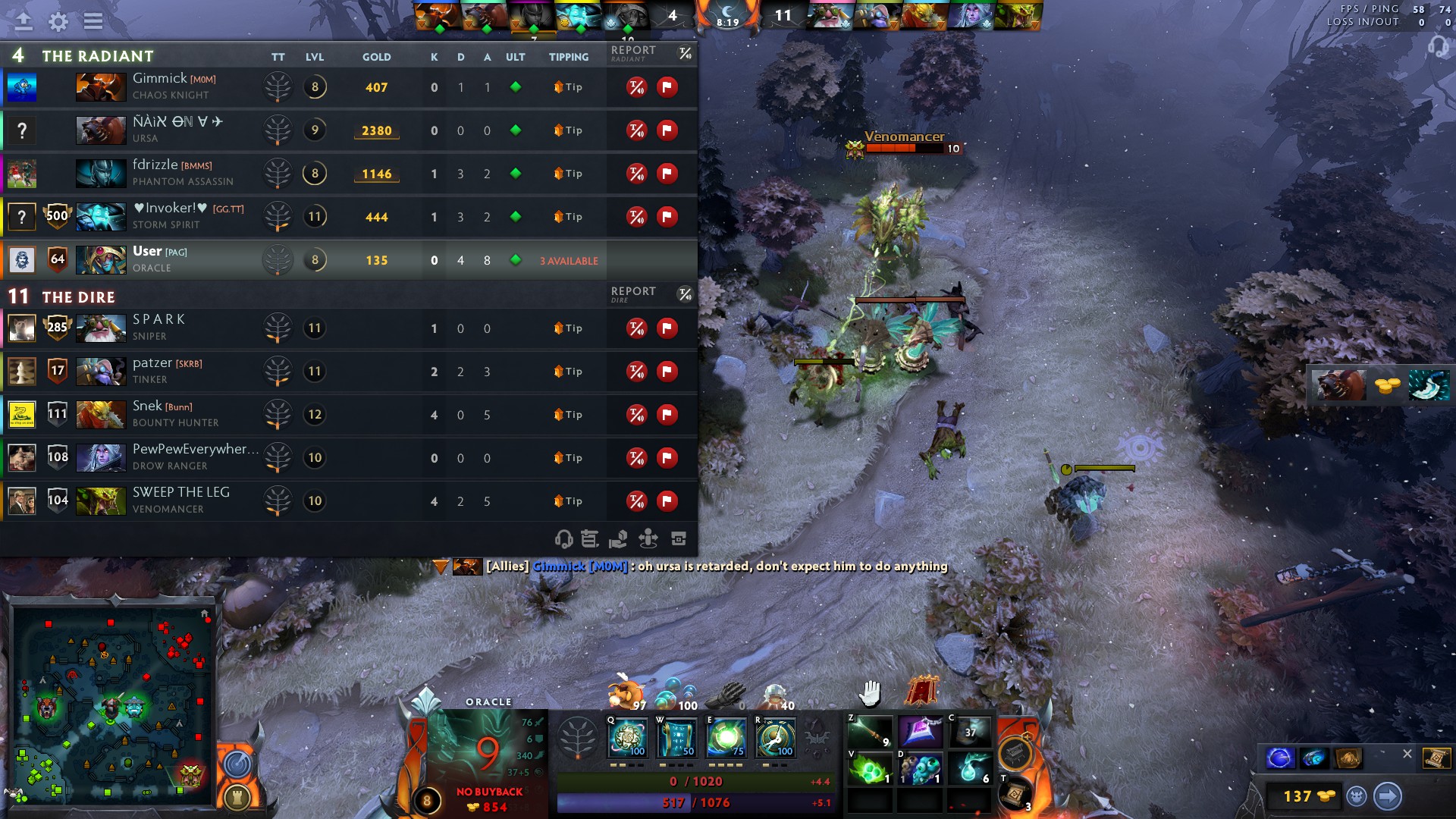Click the rightmost capture icon in the scoreboard footer
Image resolution: width=1456 pixels, height=819 pixels.
point(677,540)
